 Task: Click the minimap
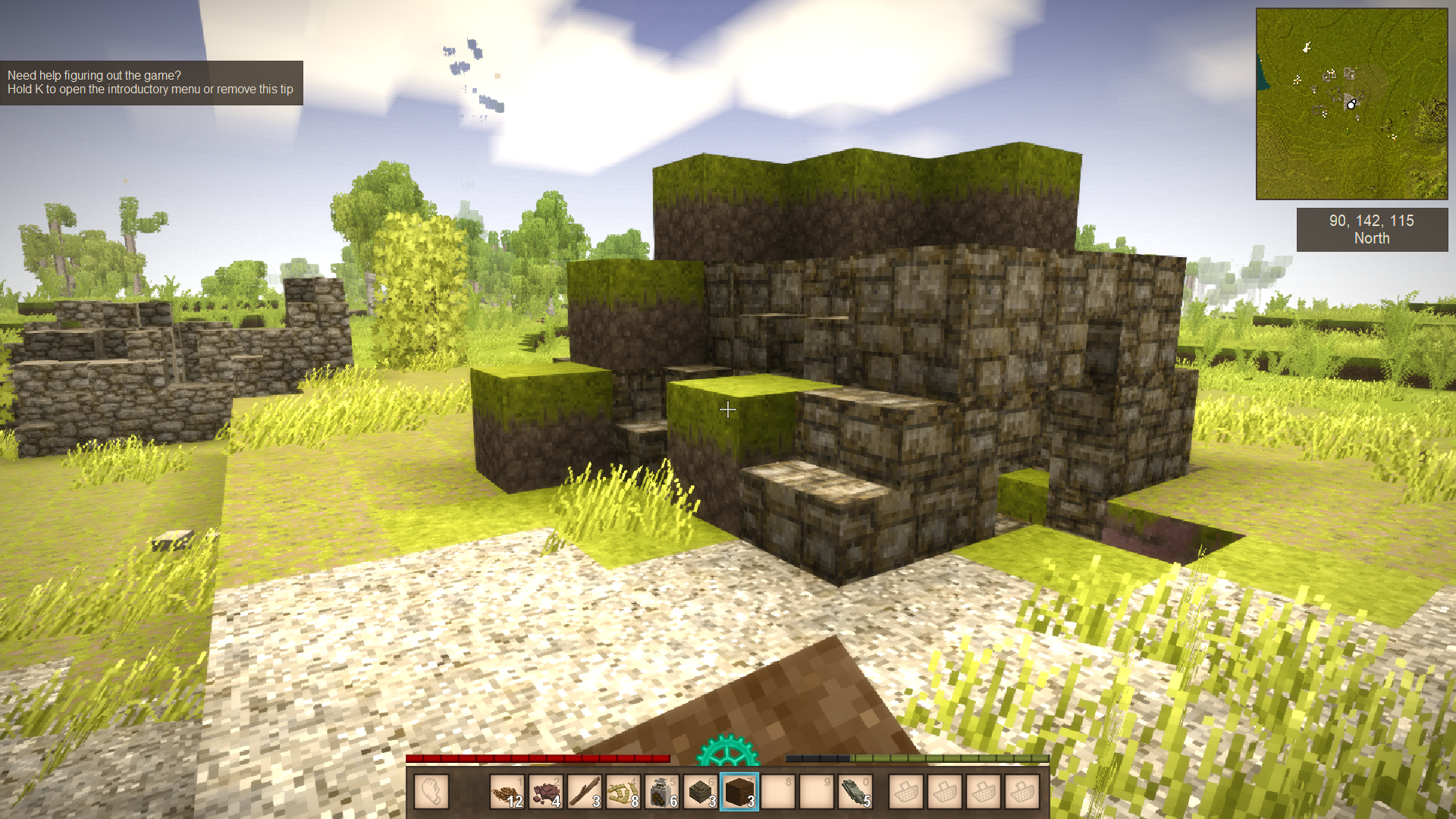coord(1351,104)
